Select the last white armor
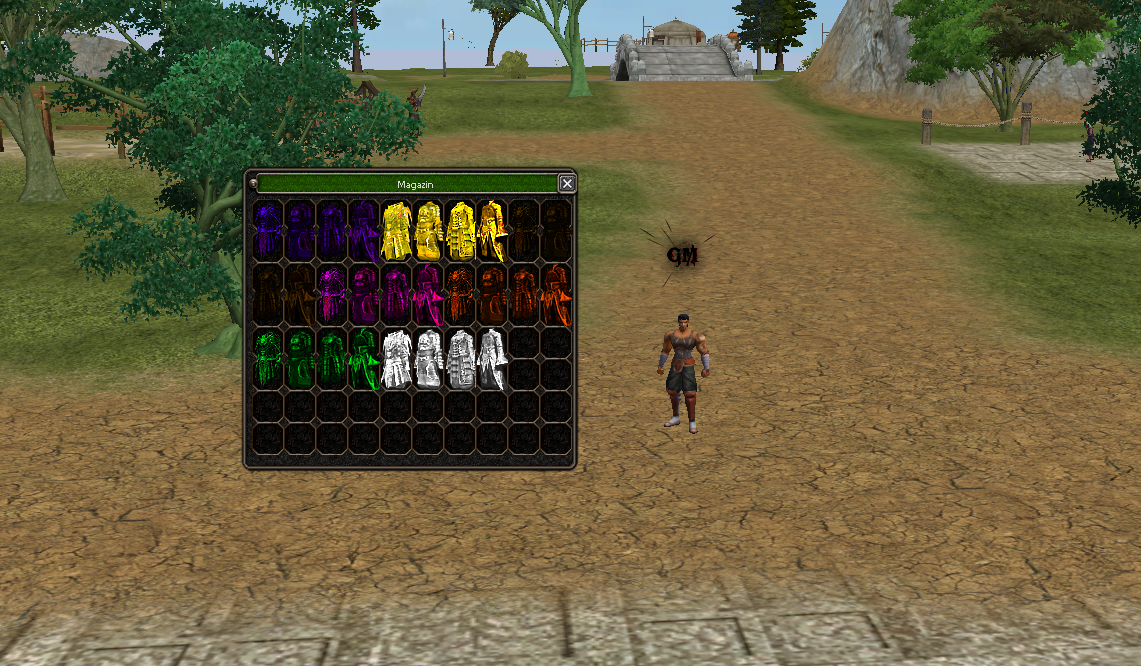Image resolution: width=1141 pixels, height=666 pixels. pyautogui.click(x=492, y=359)
